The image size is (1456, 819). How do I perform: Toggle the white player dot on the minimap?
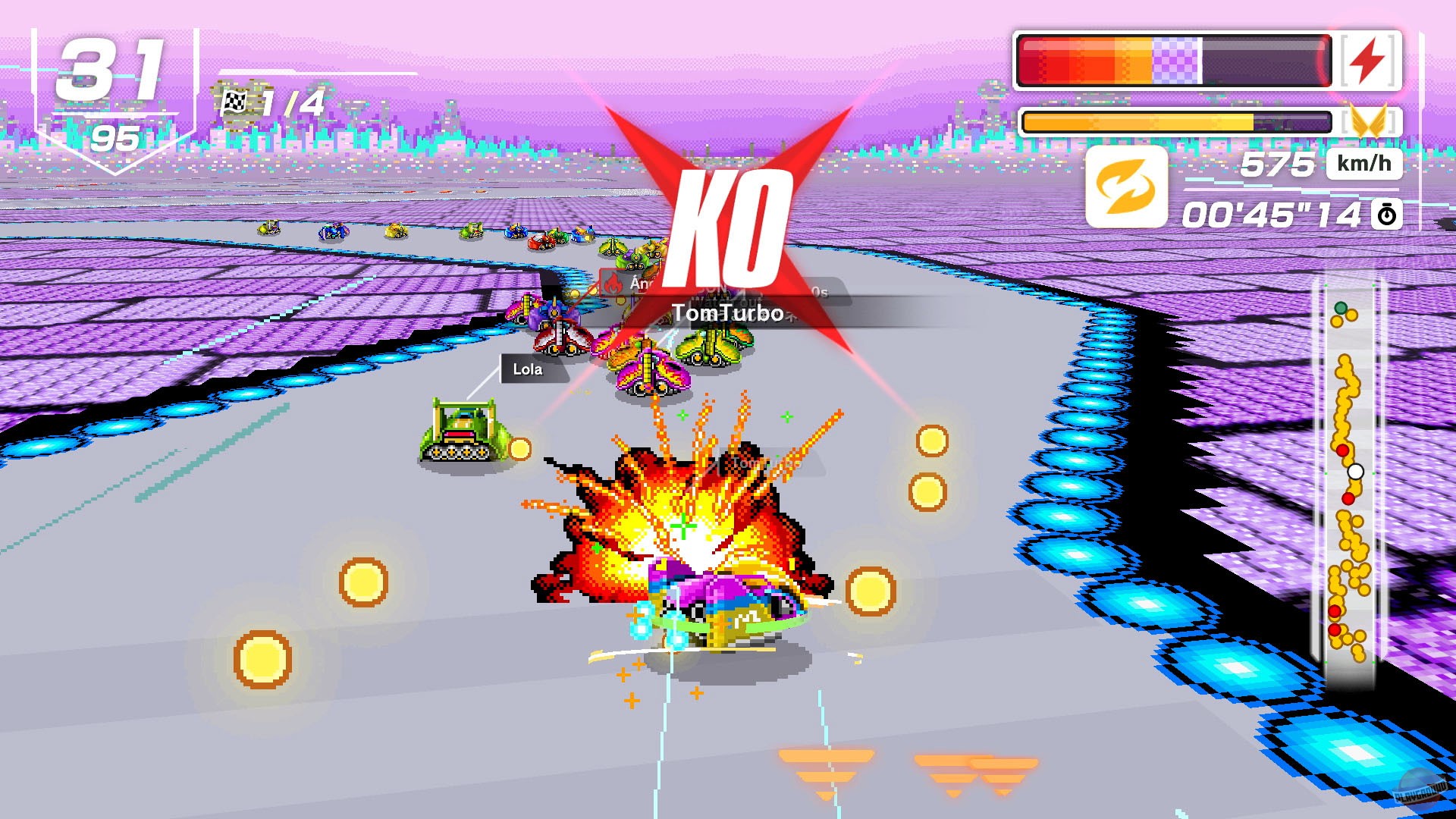(x=1356, y=472)
